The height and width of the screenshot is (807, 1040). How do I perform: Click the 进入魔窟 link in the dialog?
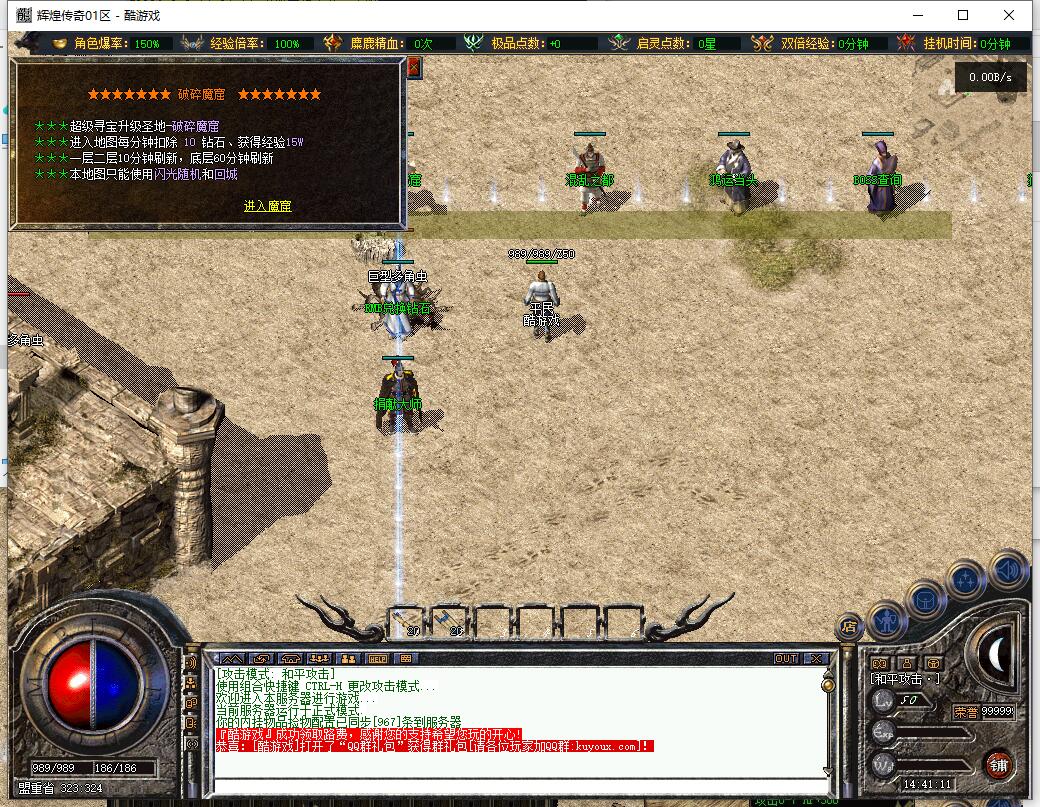[x=267, y=206]
